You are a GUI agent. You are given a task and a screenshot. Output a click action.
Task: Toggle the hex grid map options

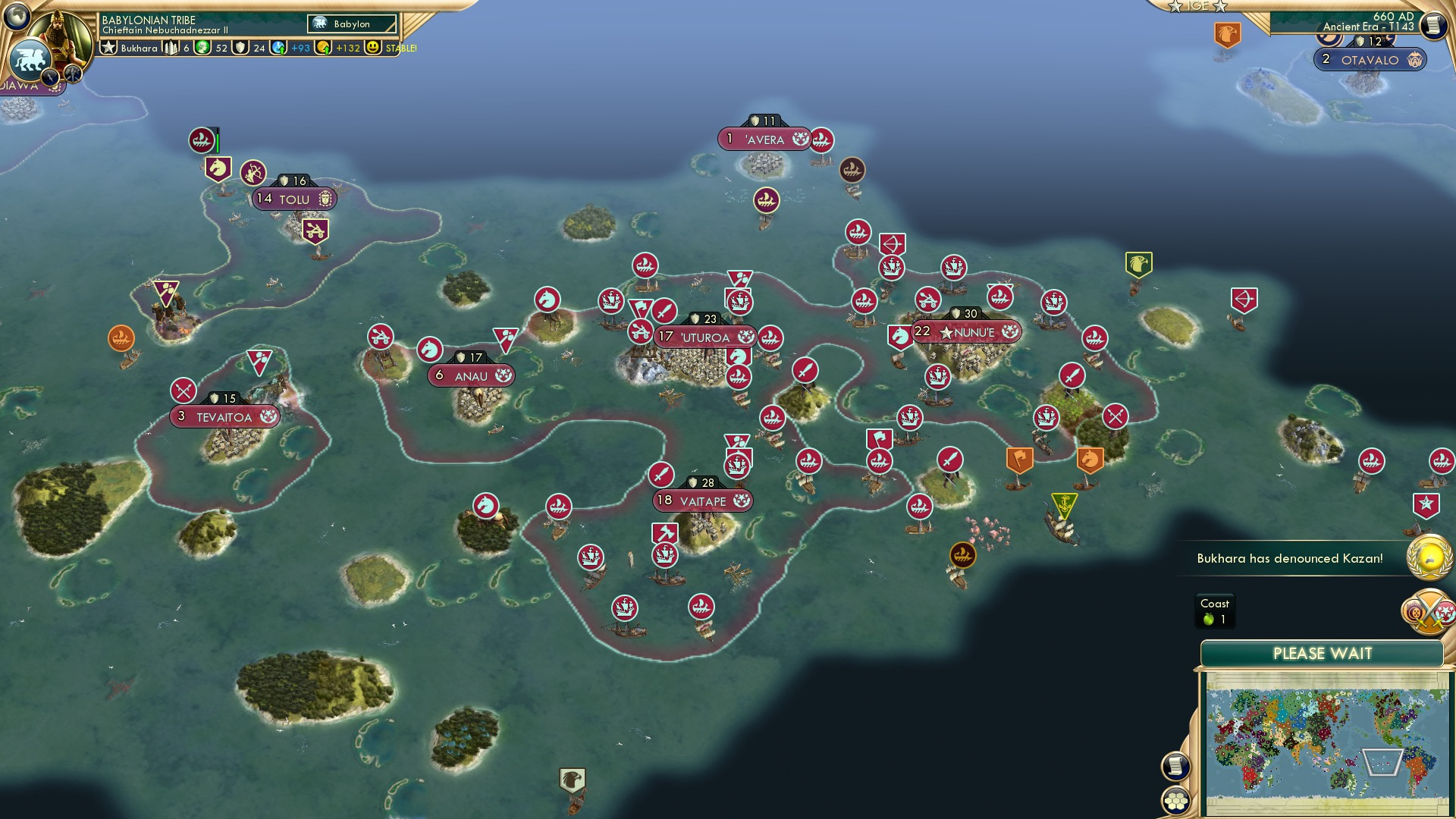[x=1175, y=800]
